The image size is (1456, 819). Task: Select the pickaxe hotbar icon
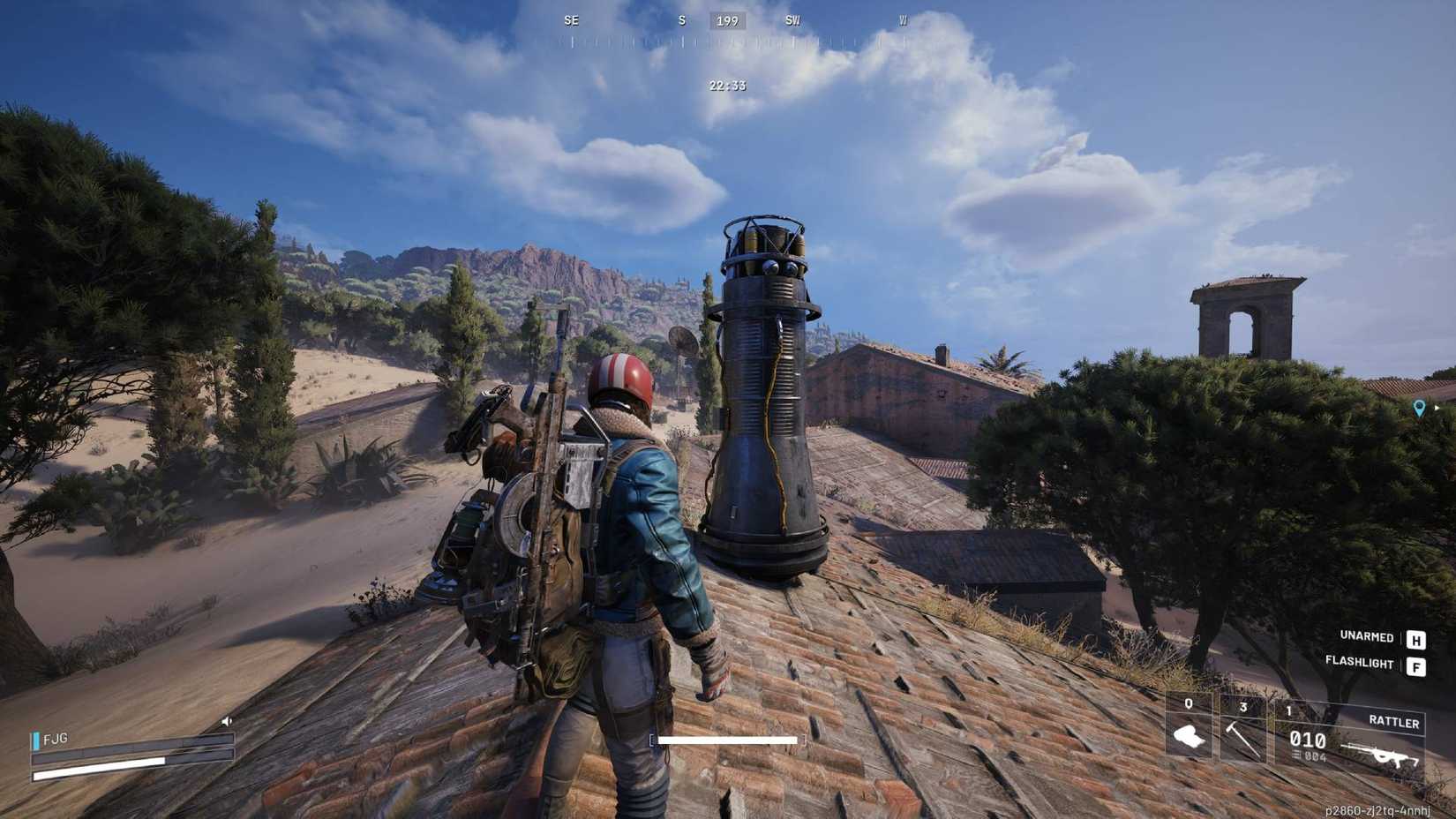coord(1242,738)
